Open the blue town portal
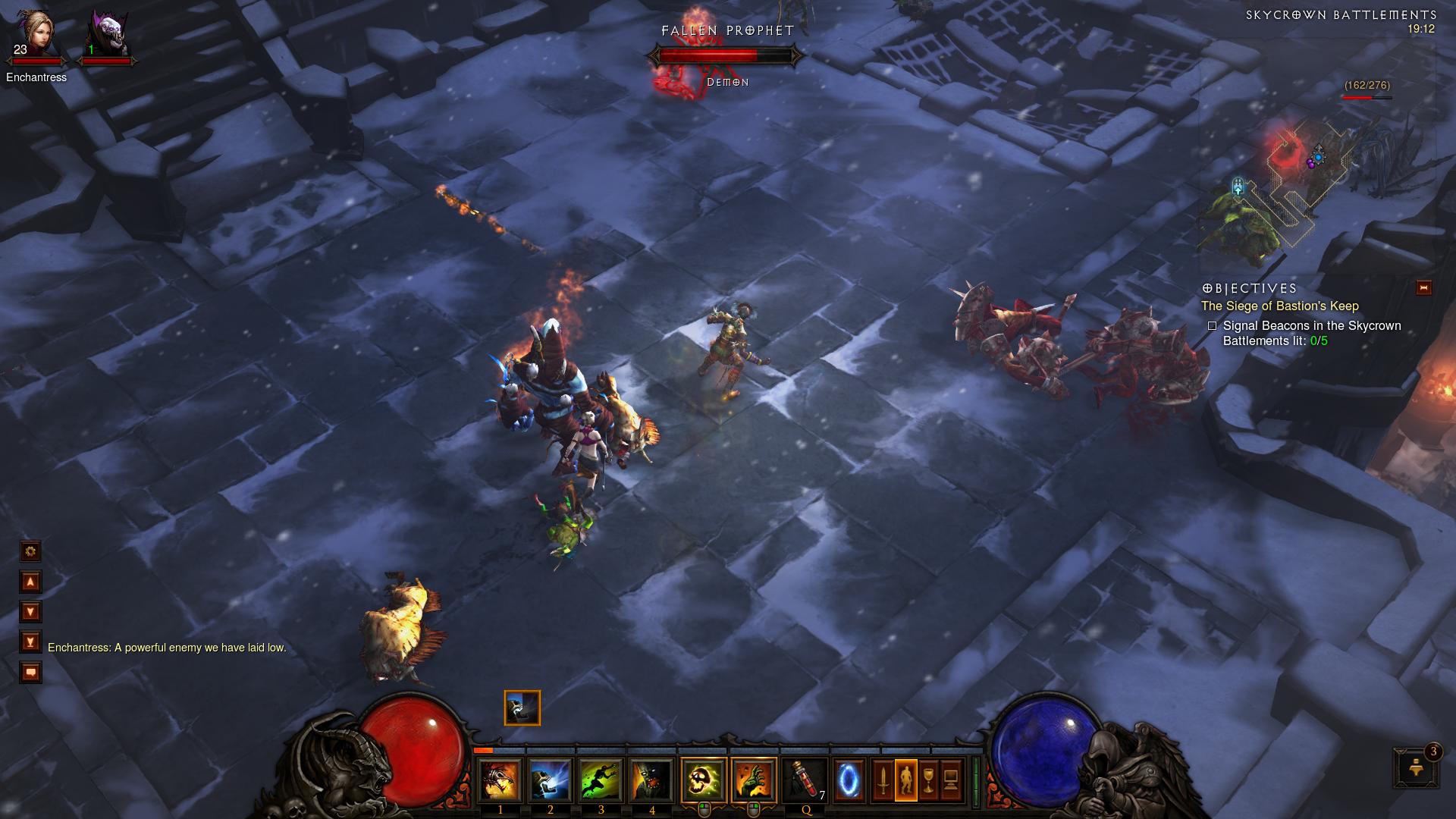This screenshot has height=819, width=1456. click(x=849, y=780)
